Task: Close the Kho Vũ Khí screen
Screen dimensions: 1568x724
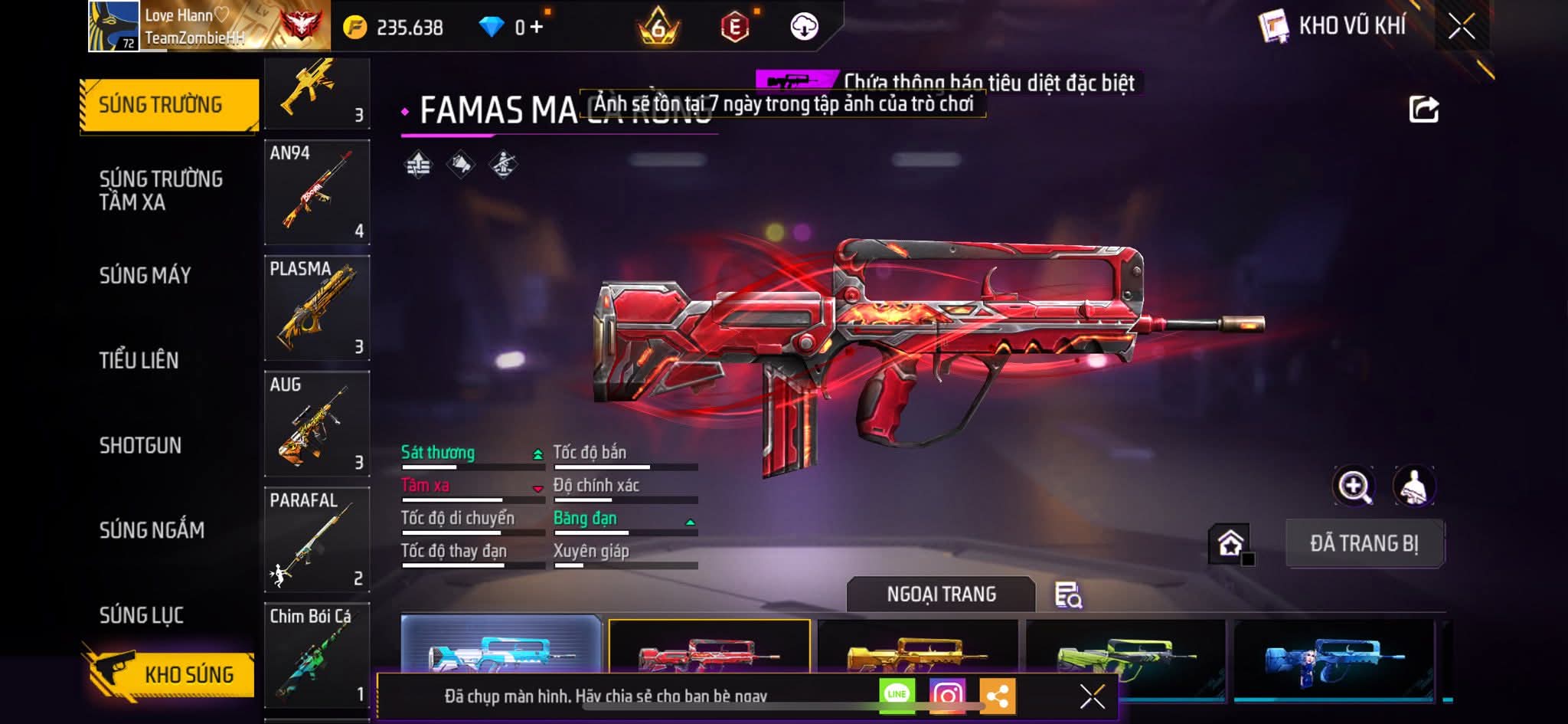Action: click(1461, 27)
